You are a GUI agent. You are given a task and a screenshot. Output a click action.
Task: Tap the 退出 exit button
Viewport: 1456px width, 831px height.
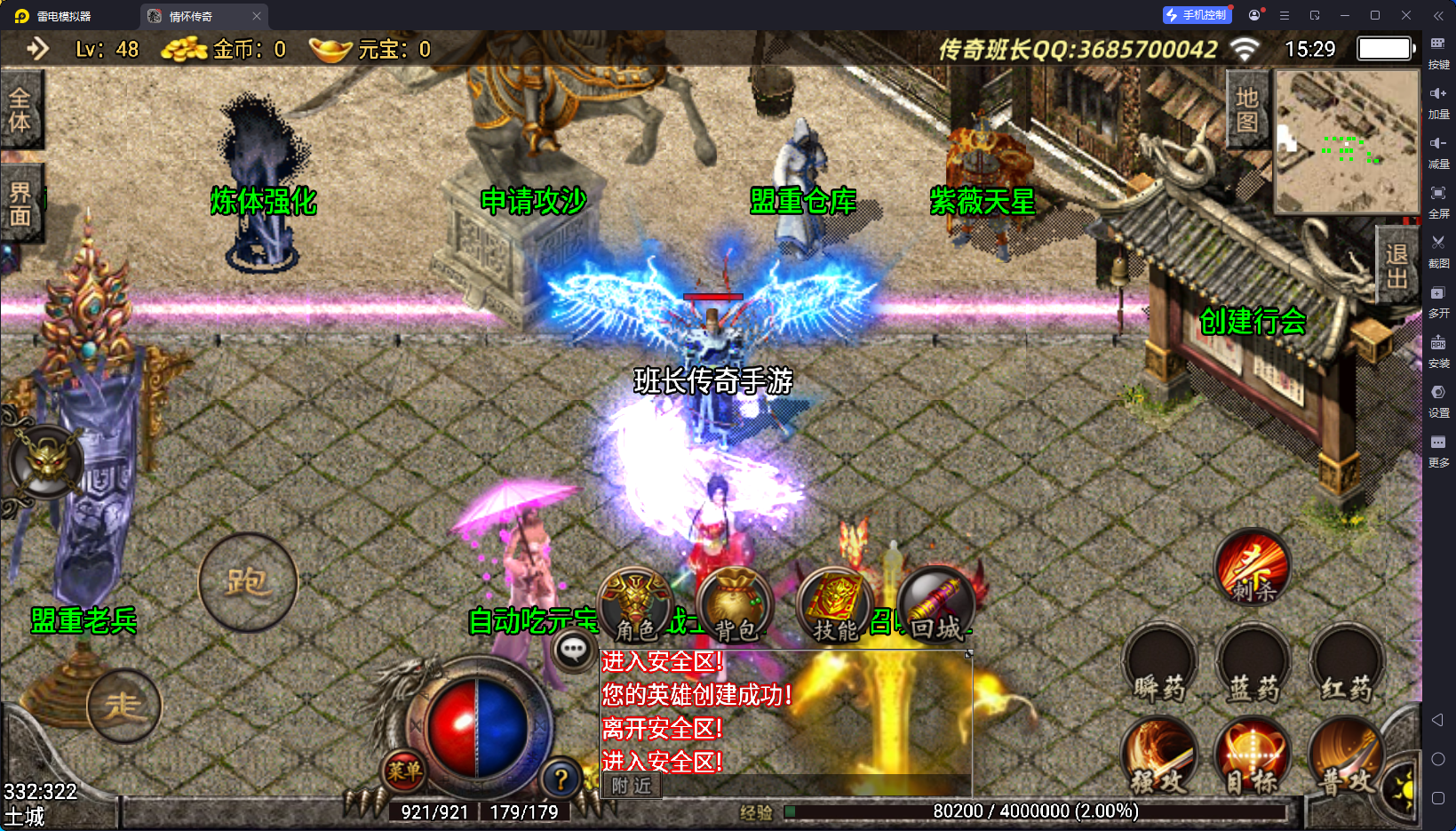click(1396, 266)
